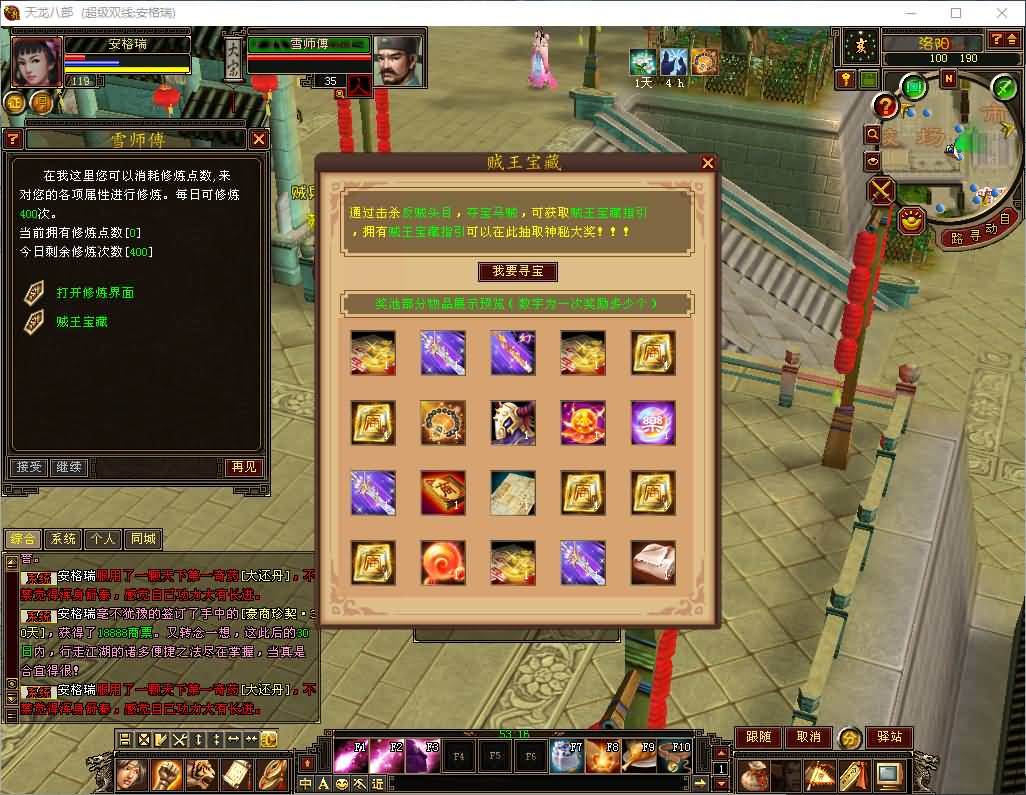1026x795 pixels.
Task: Open the fist skills icon in bottom menu
Action: pos(166,774)
